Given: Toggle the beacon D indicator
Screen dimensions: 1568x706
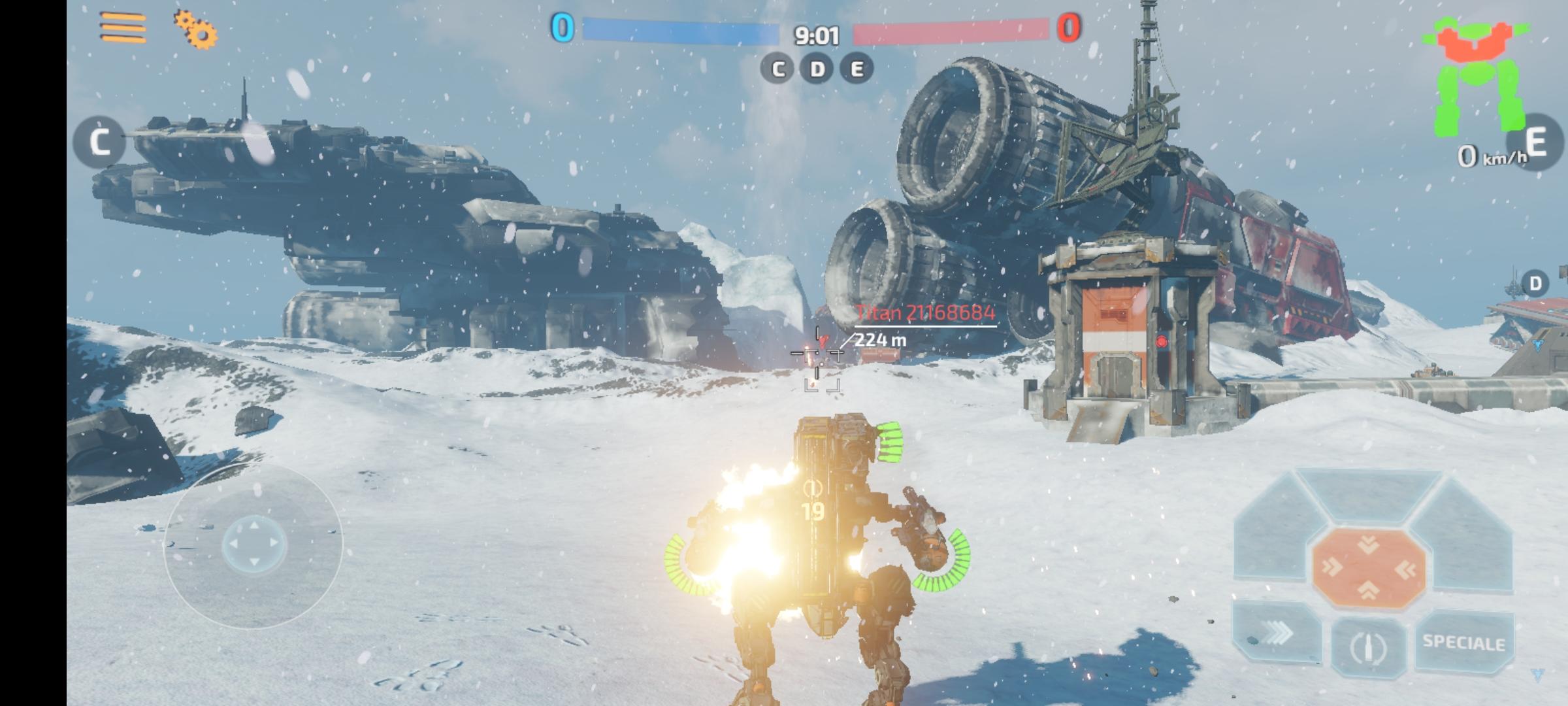Looking at the screenshot, I should [x=817, y=68].
